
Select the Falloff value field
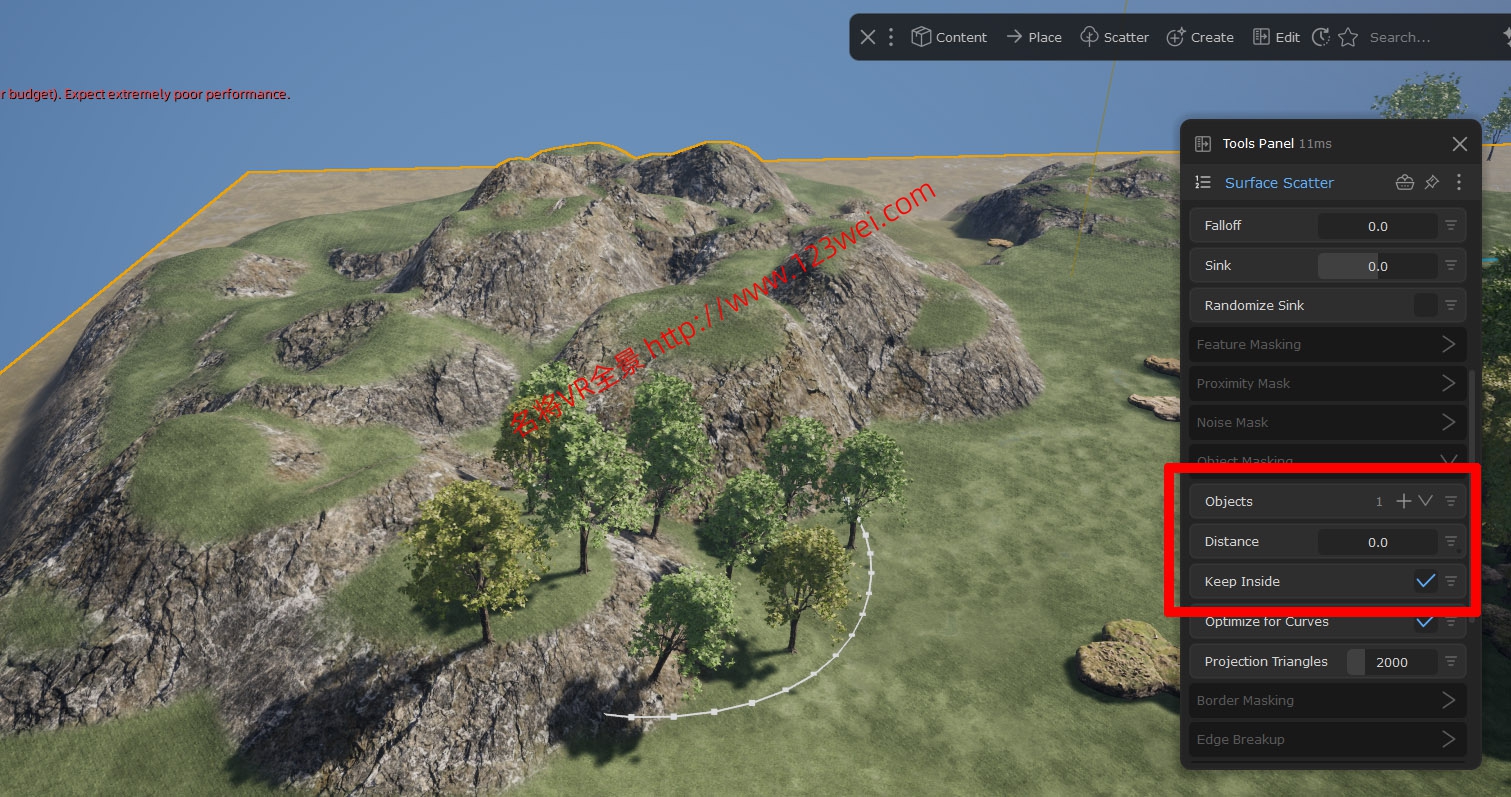coord(1377,226)
